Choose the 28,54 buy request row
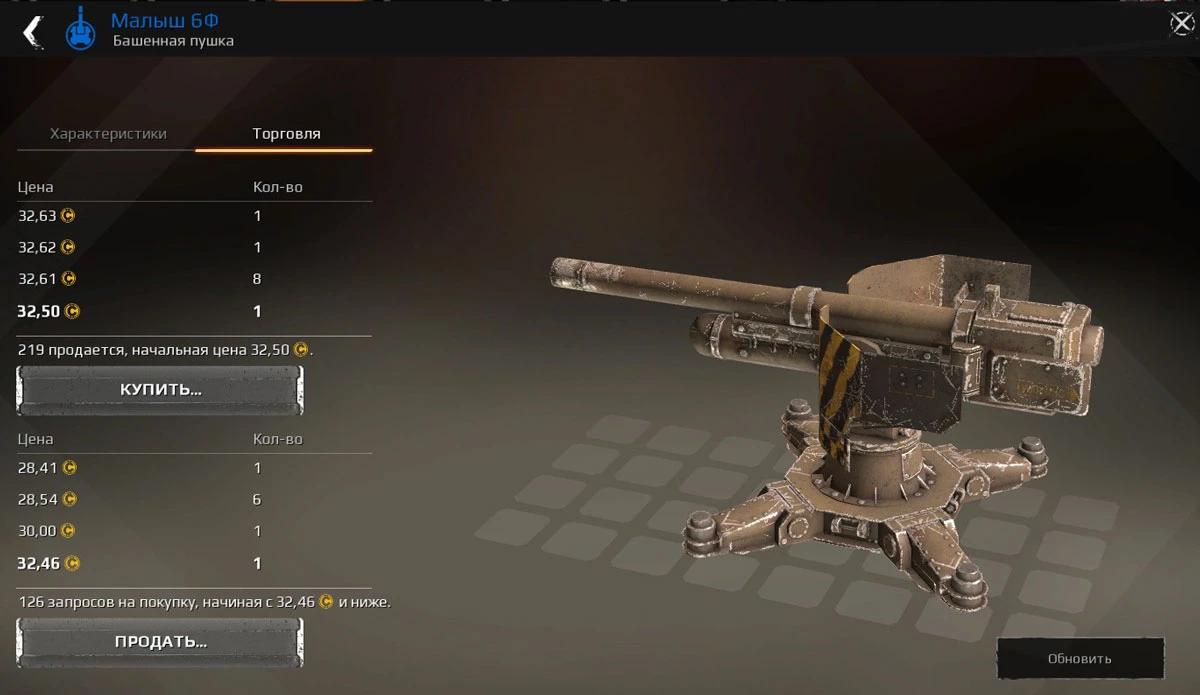 coord(194,499)
